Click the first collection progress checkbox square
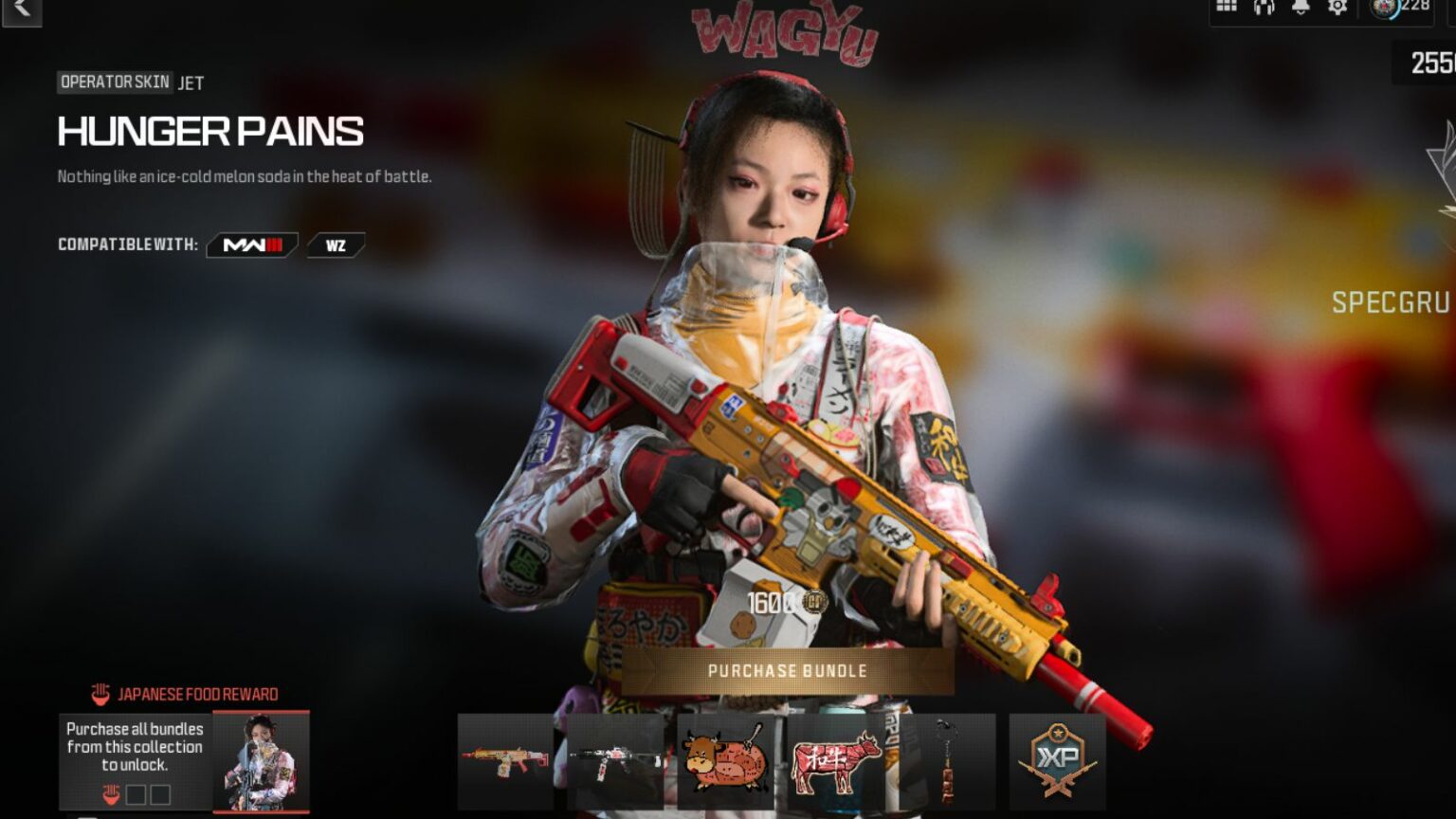Screen dimensions: 1456x819 (136, 794)
